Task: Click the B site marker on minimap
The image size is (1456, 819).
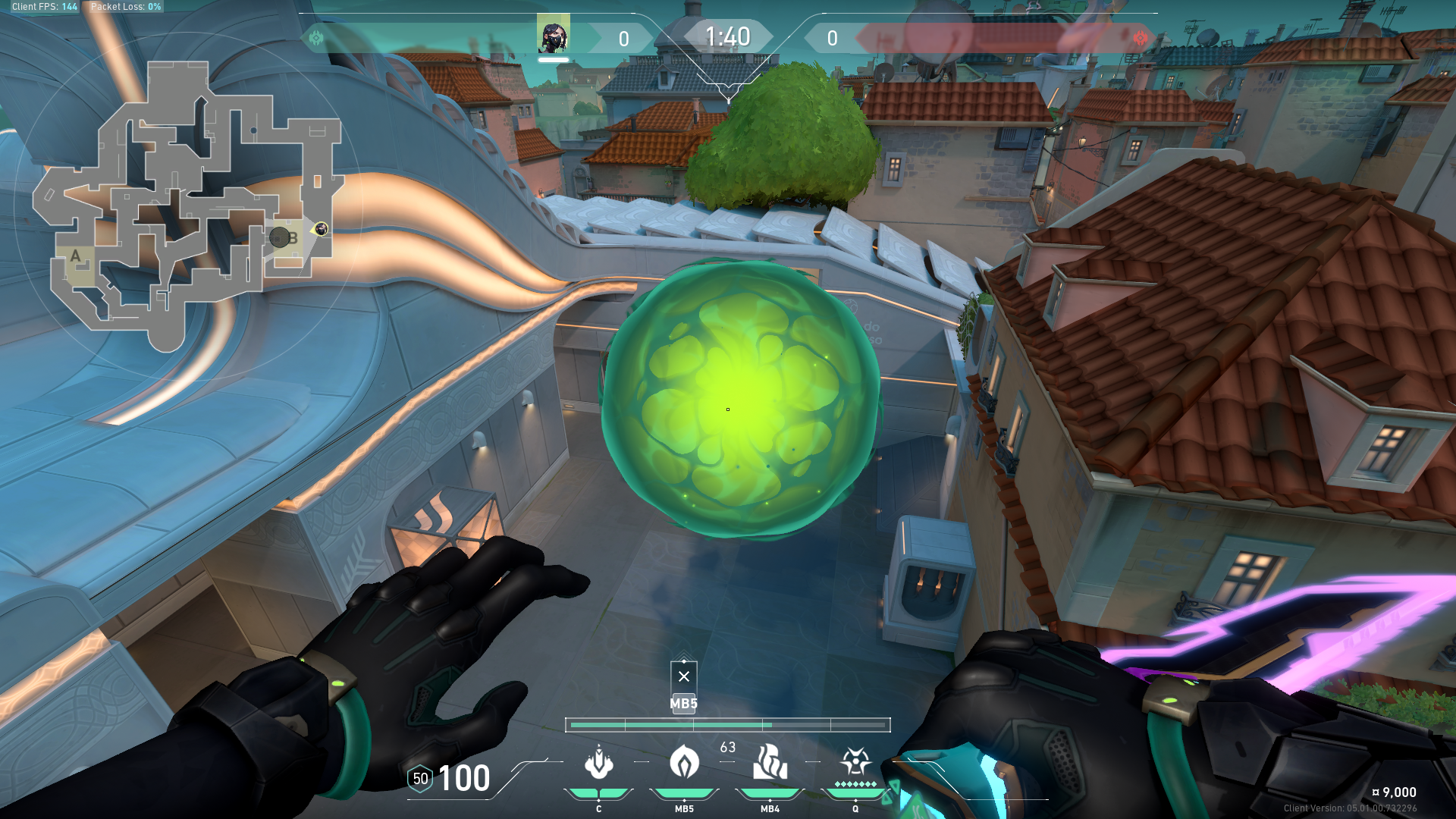Action: 293,238
